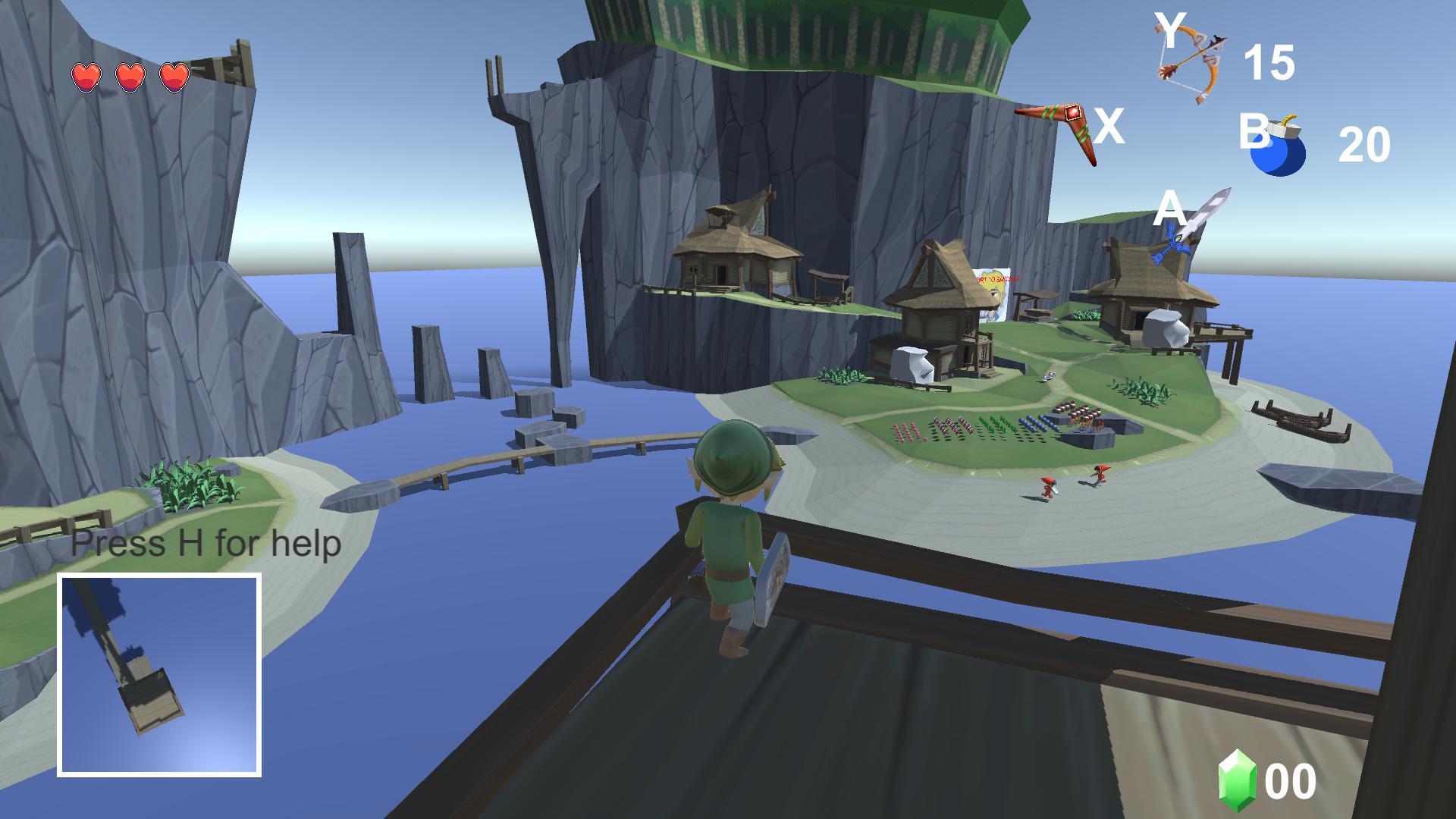Click the first heart in the health bar
This screenshot has width=1456, height=819.
tap(86, 76)
